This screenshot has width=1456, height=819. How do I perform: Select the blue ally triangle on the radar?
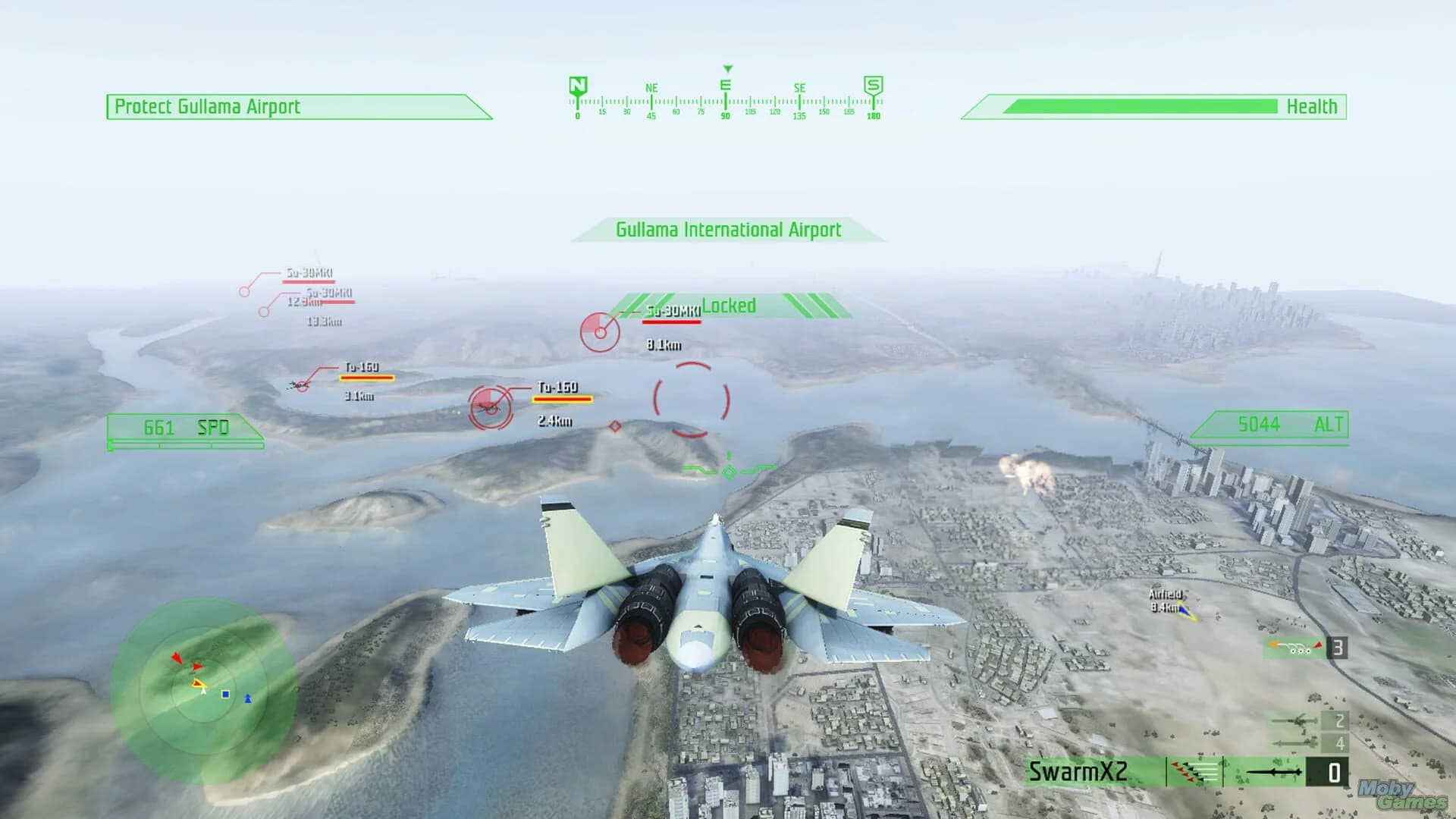pyautogui.click(x=248, y=698)
